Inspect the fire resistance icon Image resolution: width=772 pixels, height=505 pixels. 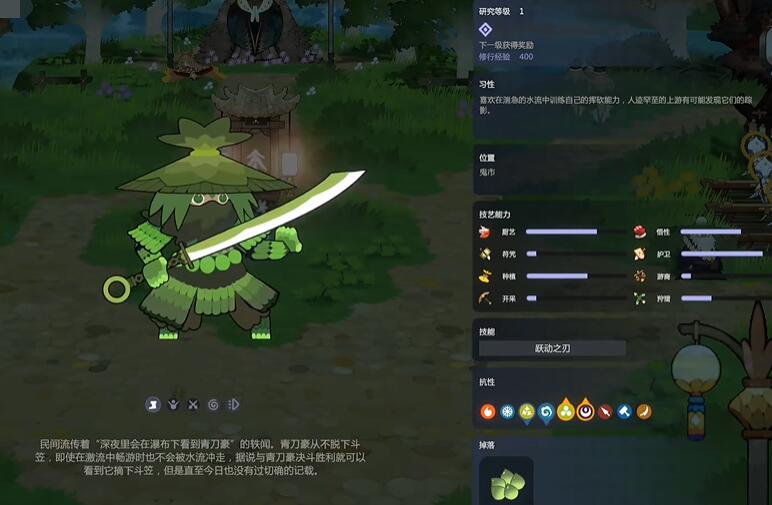point(488,411)
